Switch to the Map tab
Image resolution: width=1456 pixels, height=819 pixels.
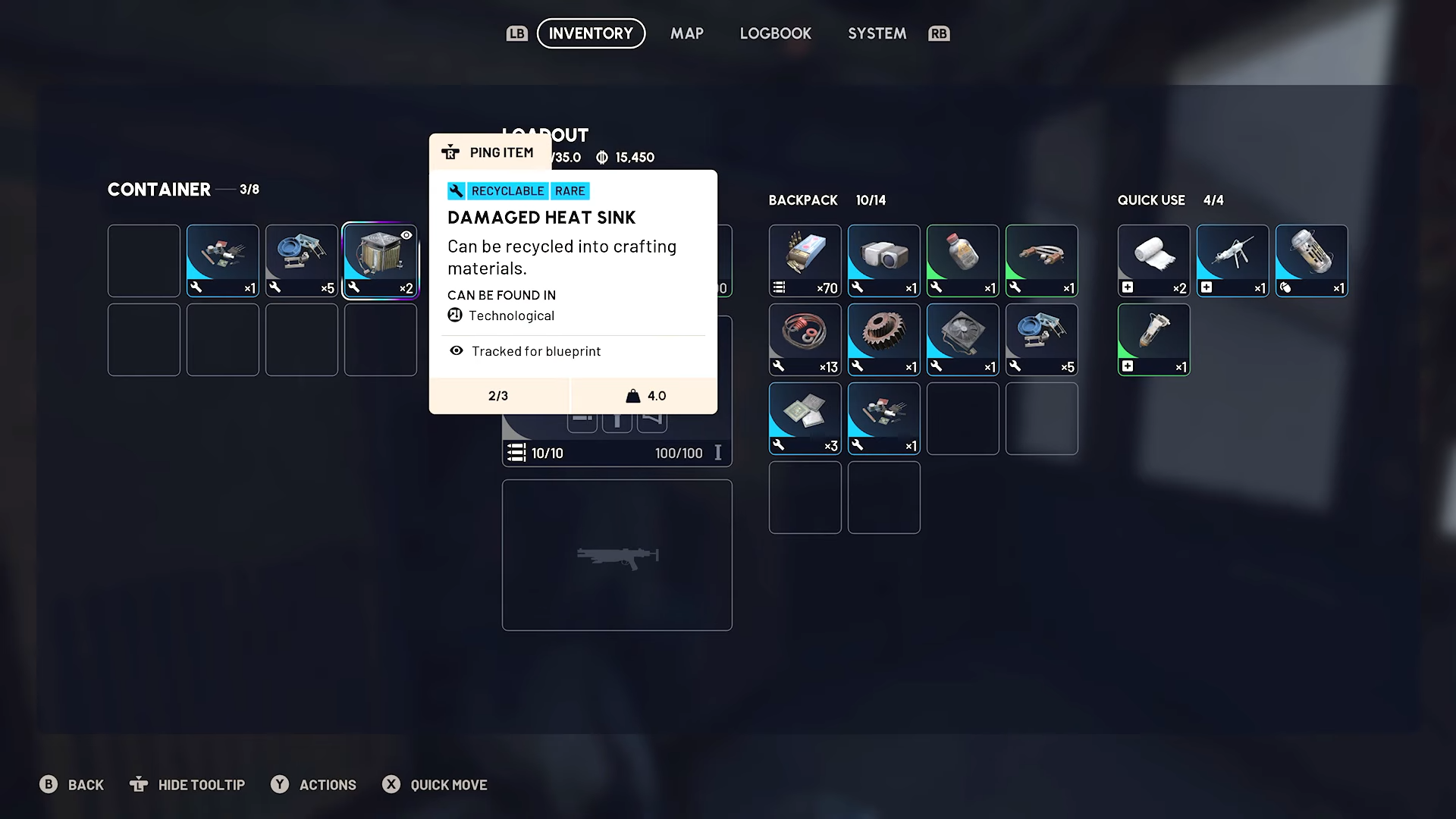[x=686, y=33]
